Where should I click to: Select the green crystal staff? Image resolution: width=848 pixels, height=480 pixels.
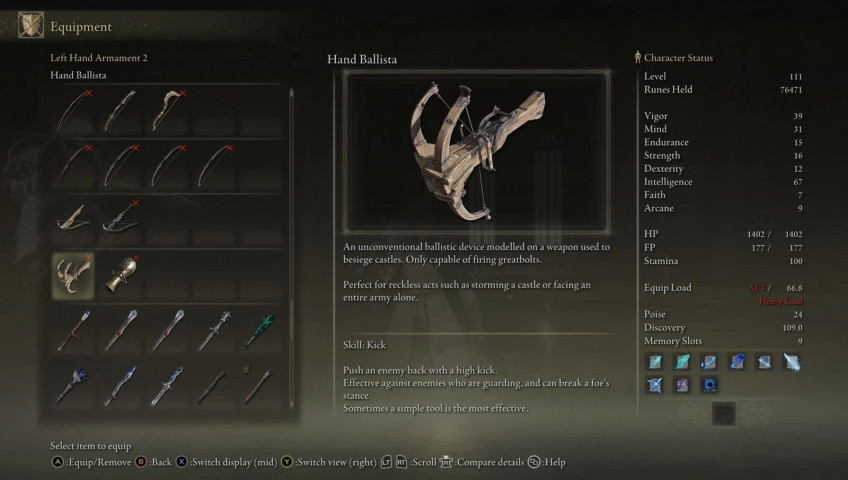261,330
